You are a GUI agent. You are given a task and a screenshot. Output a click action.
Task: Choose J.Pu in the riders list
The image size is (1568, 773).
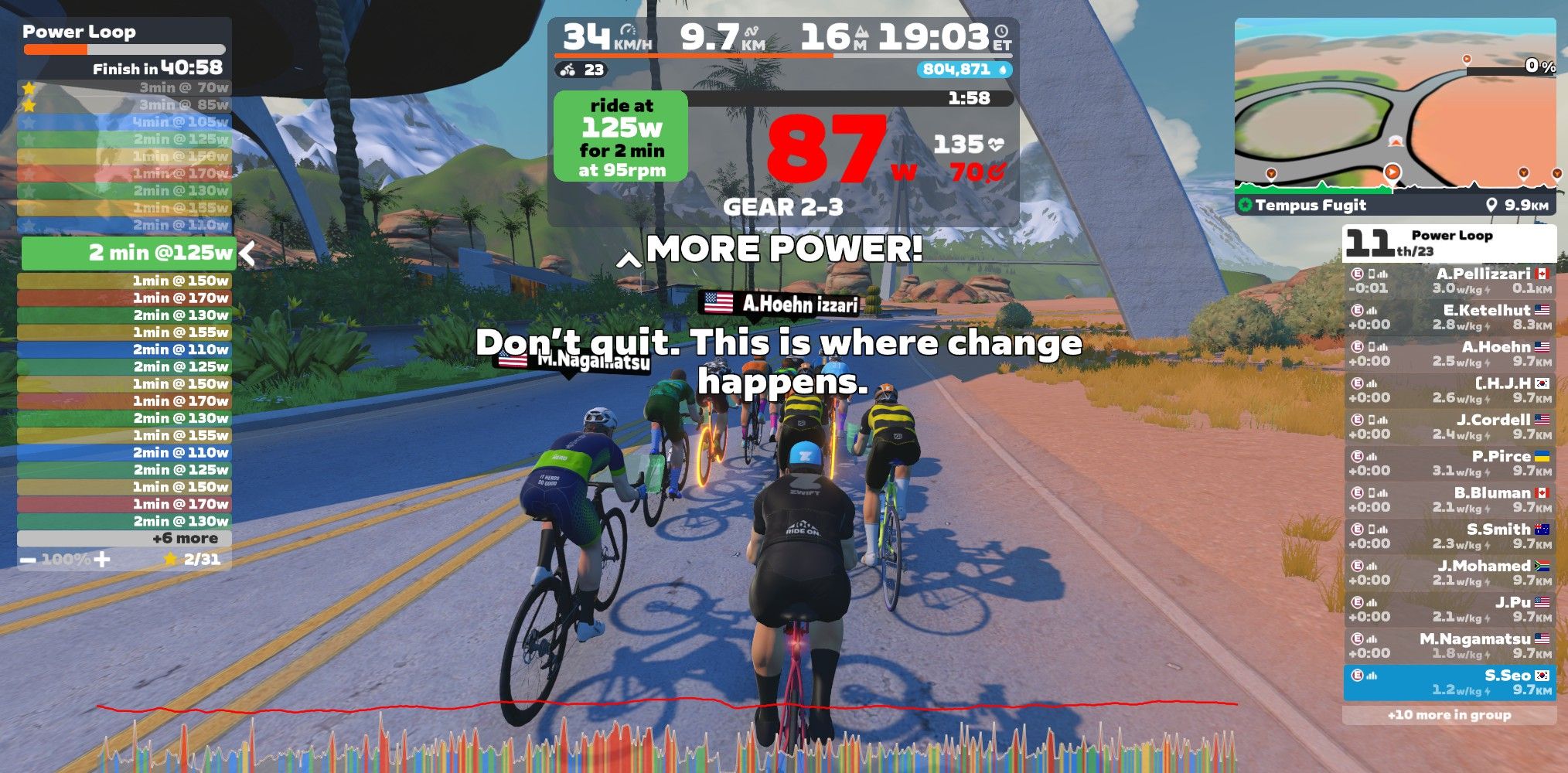tap(1449, 609)
